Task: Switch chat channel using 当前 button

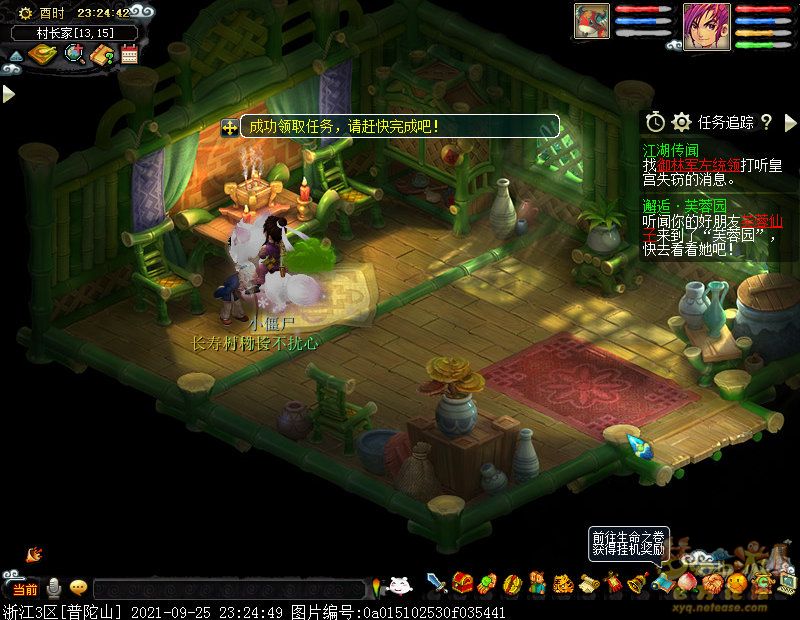Action: point(24,588)
